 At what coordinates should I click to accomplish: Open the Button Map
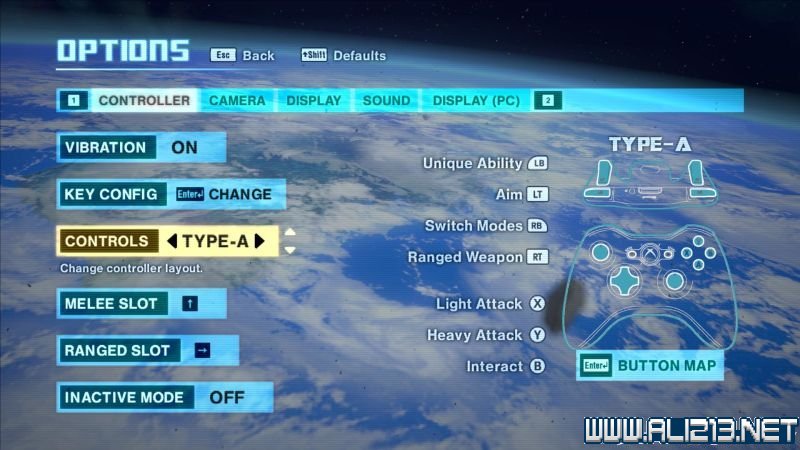(x=650, y=365)
